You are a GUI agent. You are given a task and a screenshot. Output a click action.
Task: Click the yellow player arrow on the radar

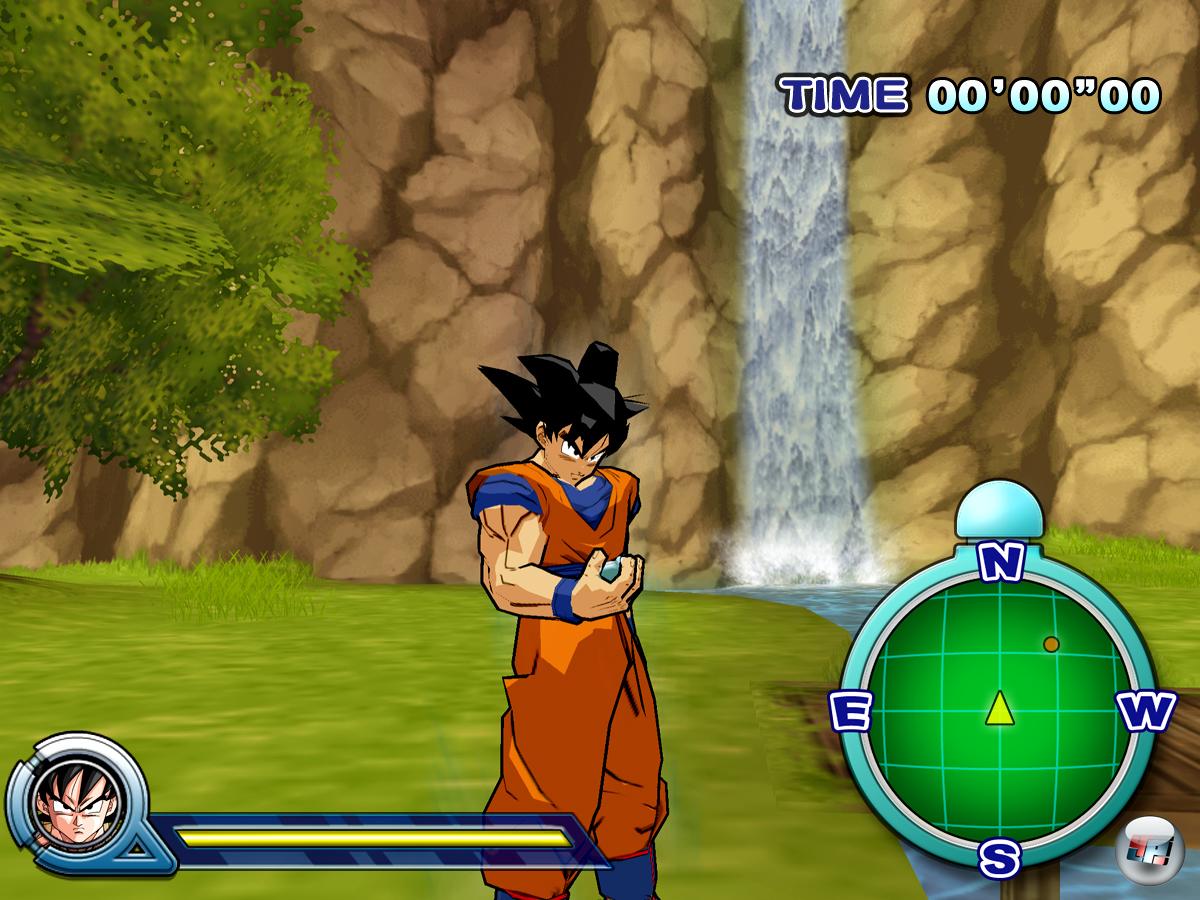(999, 708)
